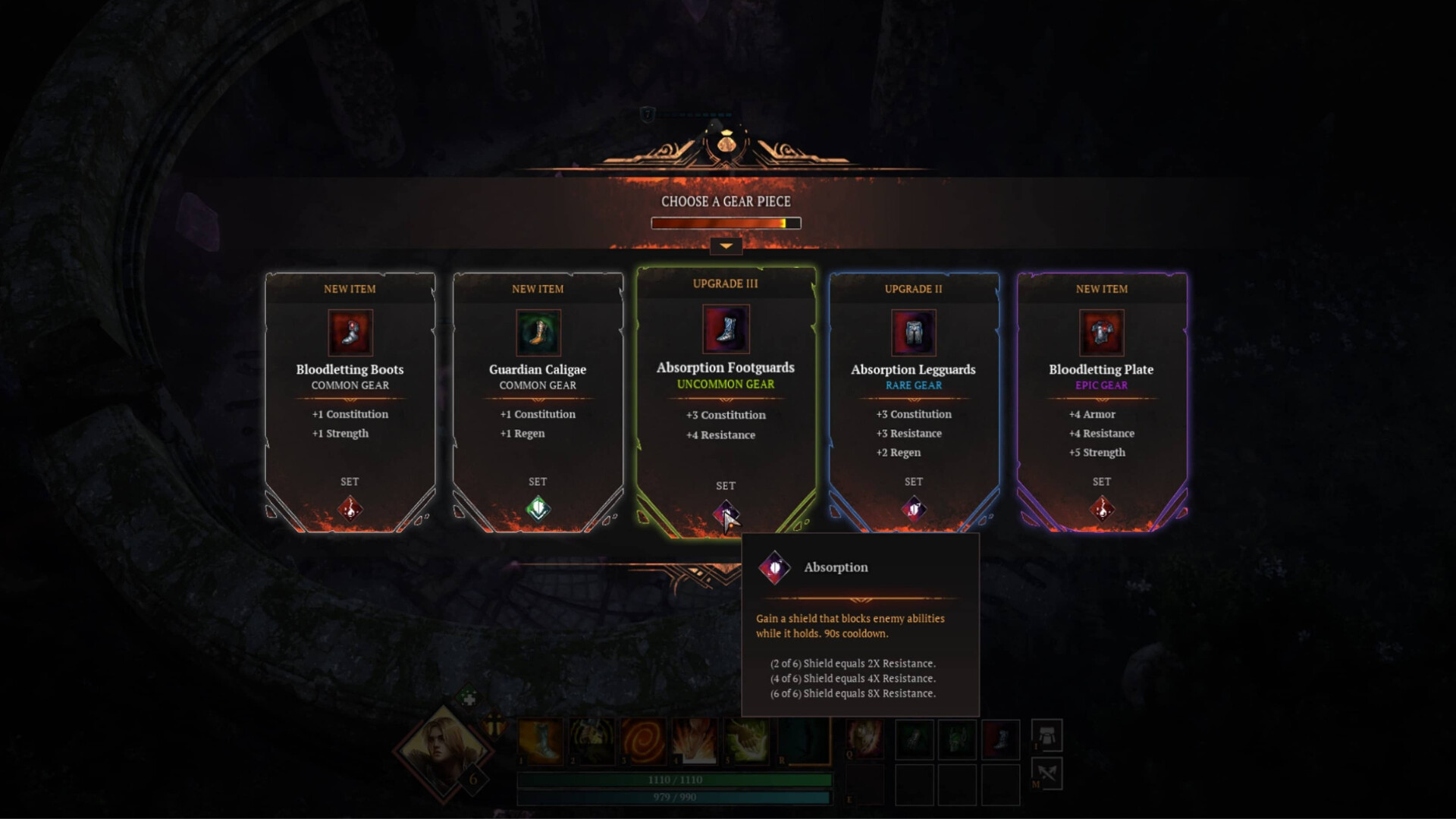Use the fiery Q ability slot
The image size is (1456, 819).
pos(864,739)
